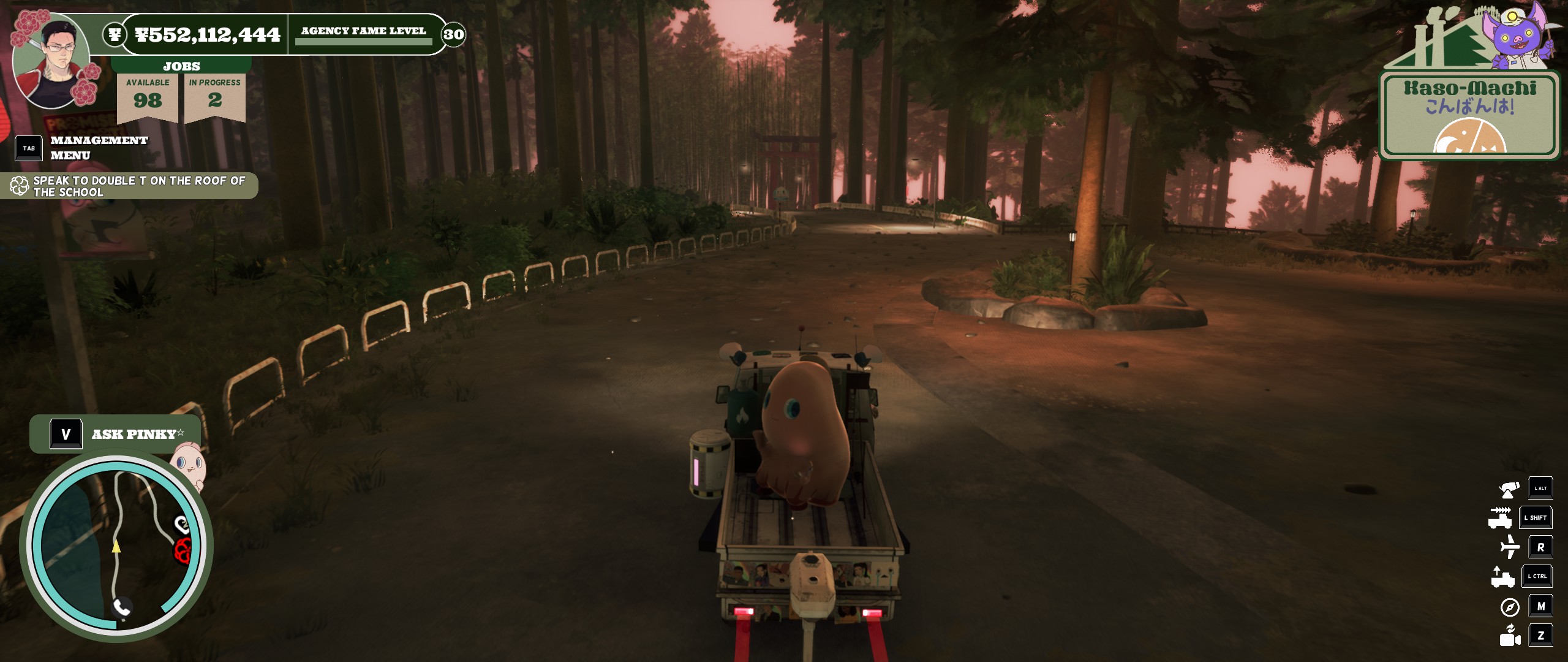Open the map via compass icon
This screenshot has height=662, width=1568.
click(1510, 607)
